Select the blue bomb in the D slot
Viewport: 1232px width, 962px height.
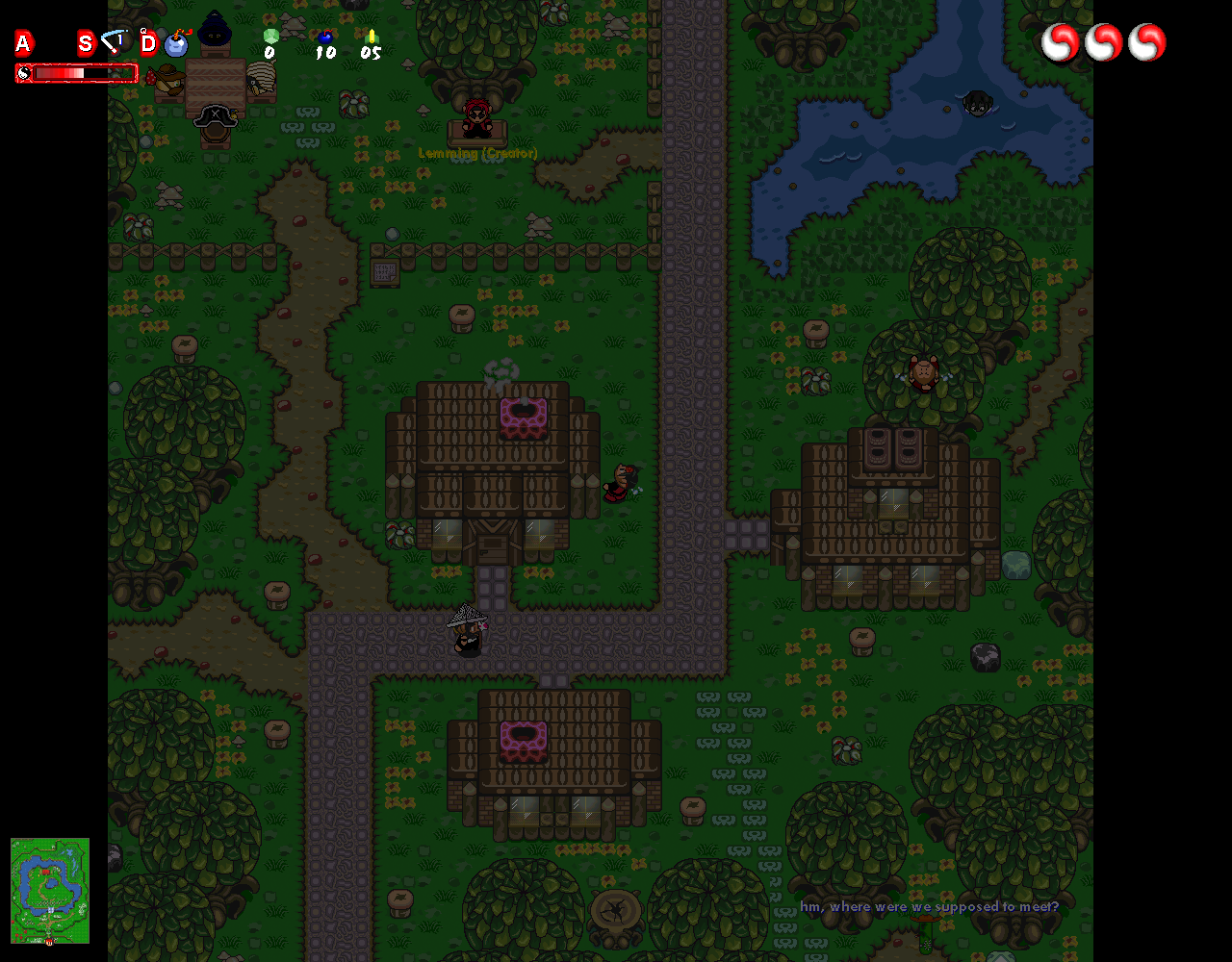coord(176,43)
